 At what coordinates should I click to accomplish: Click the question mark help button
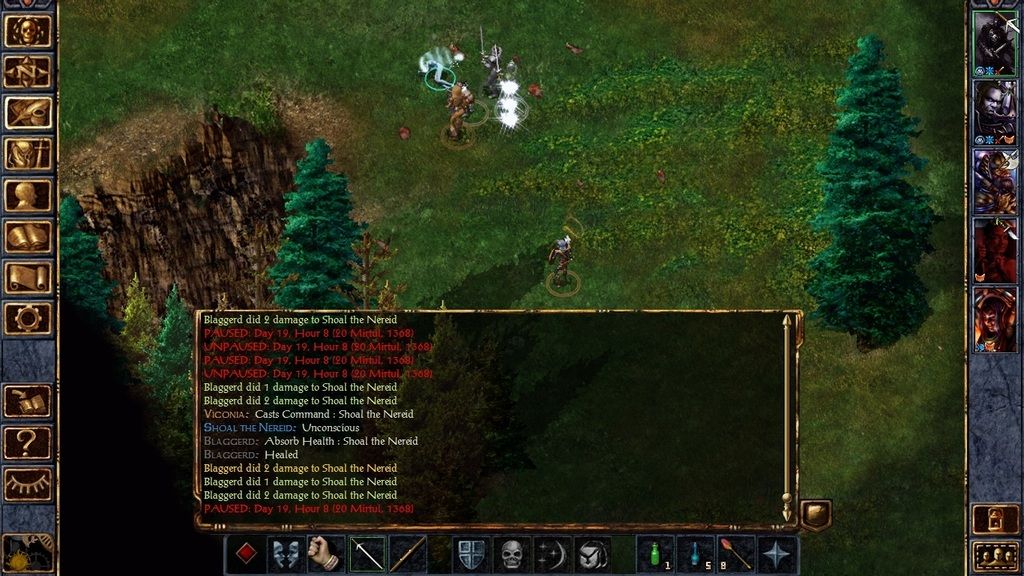coord(27,441)
